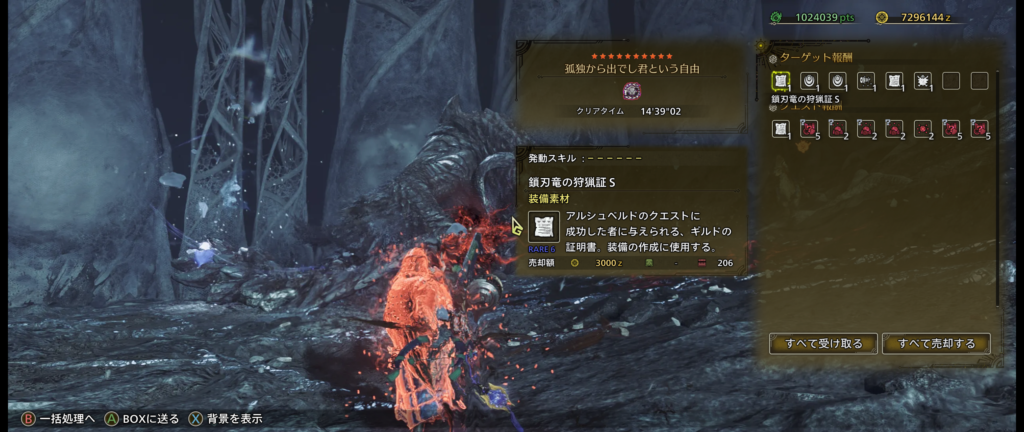Screen dimensions: 1024x432
Task: Click the すべて受け取る (receive all) button
Action: (x=823, y=344)
